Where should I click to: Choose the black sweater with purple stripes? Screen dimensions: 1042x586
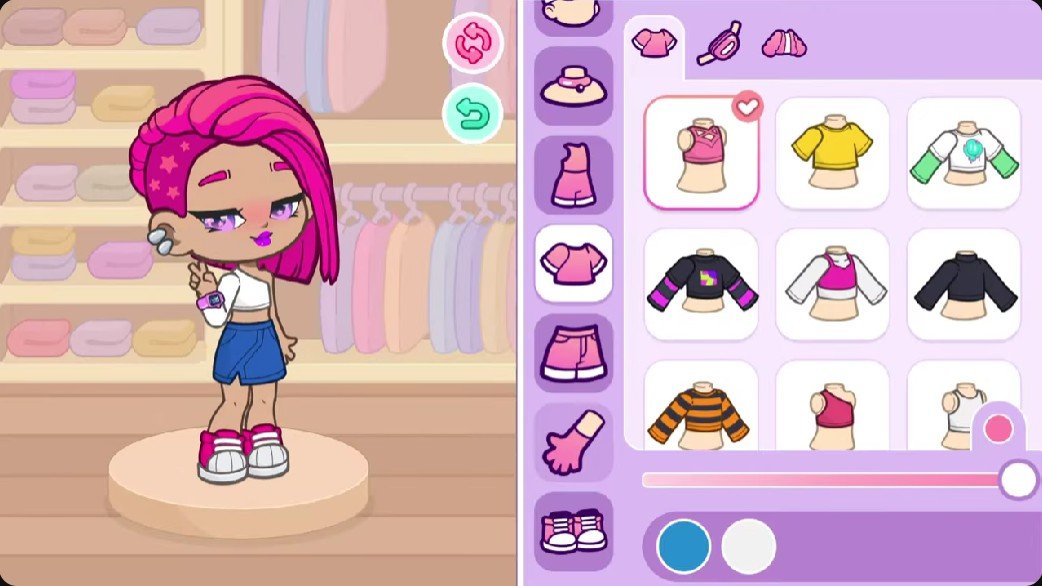point(701,284)
